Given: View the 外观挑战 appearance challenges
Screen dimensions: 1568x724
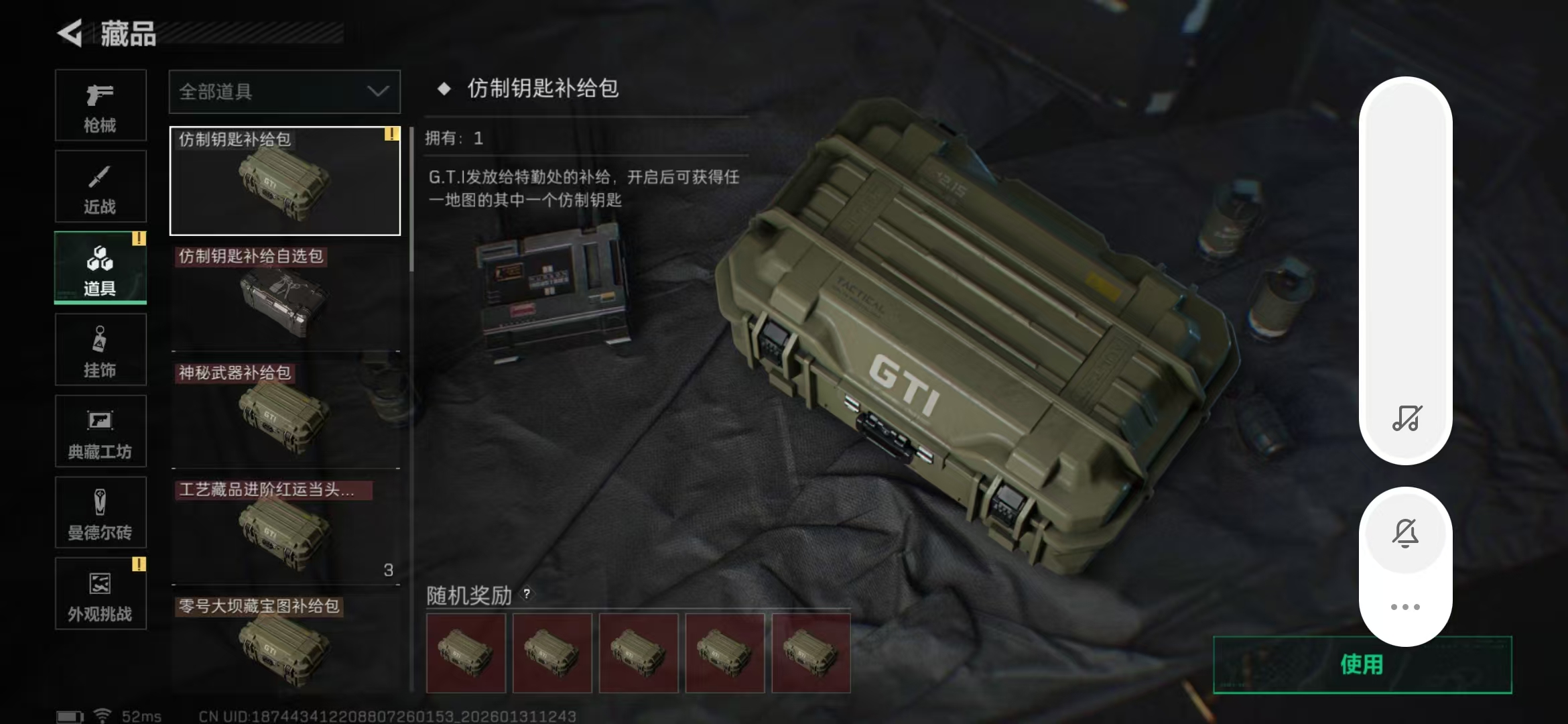Looking at the screenshot, I should [100, 594].
